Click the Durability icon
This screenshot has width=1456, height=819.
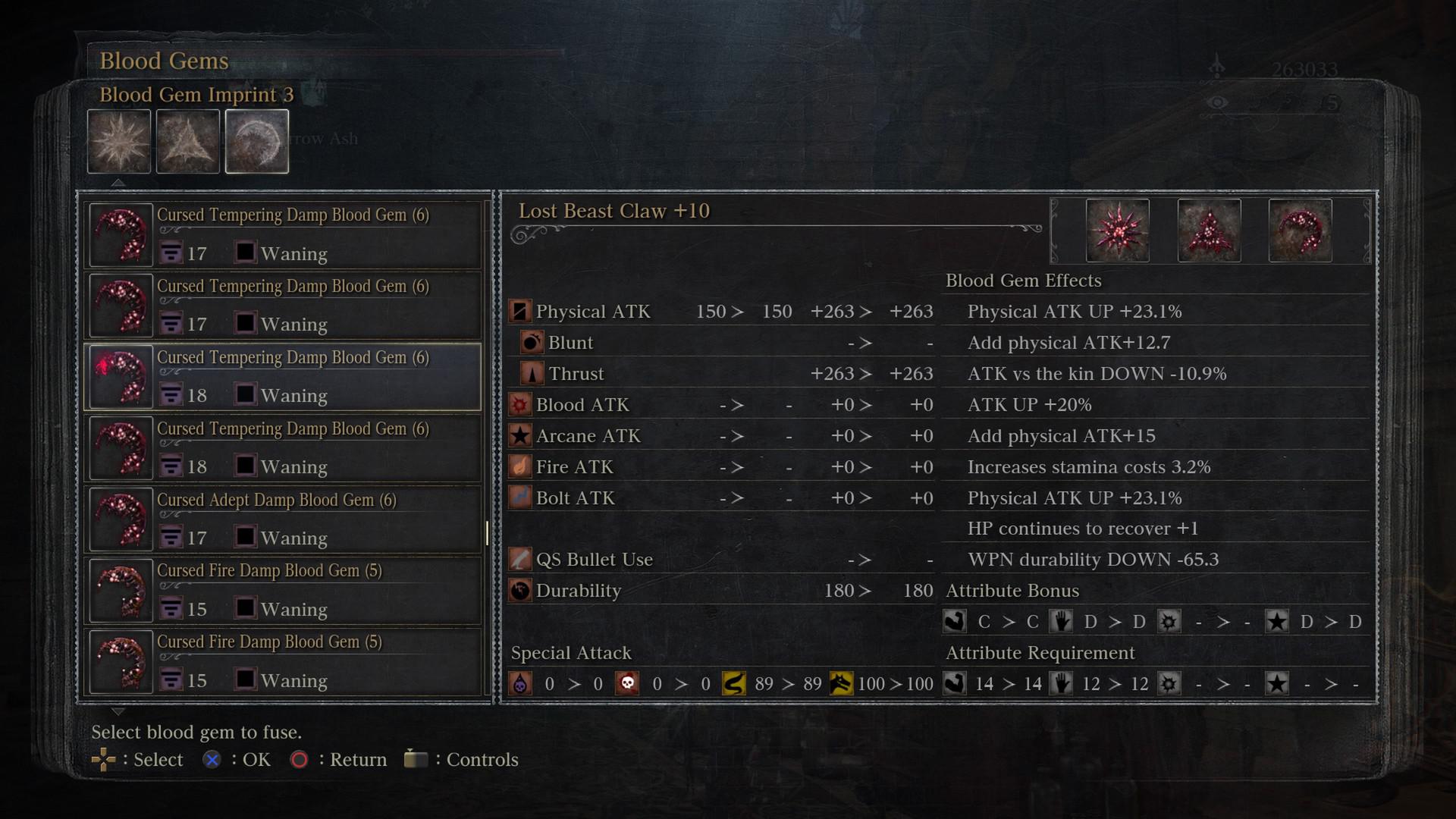coord(520,591)
